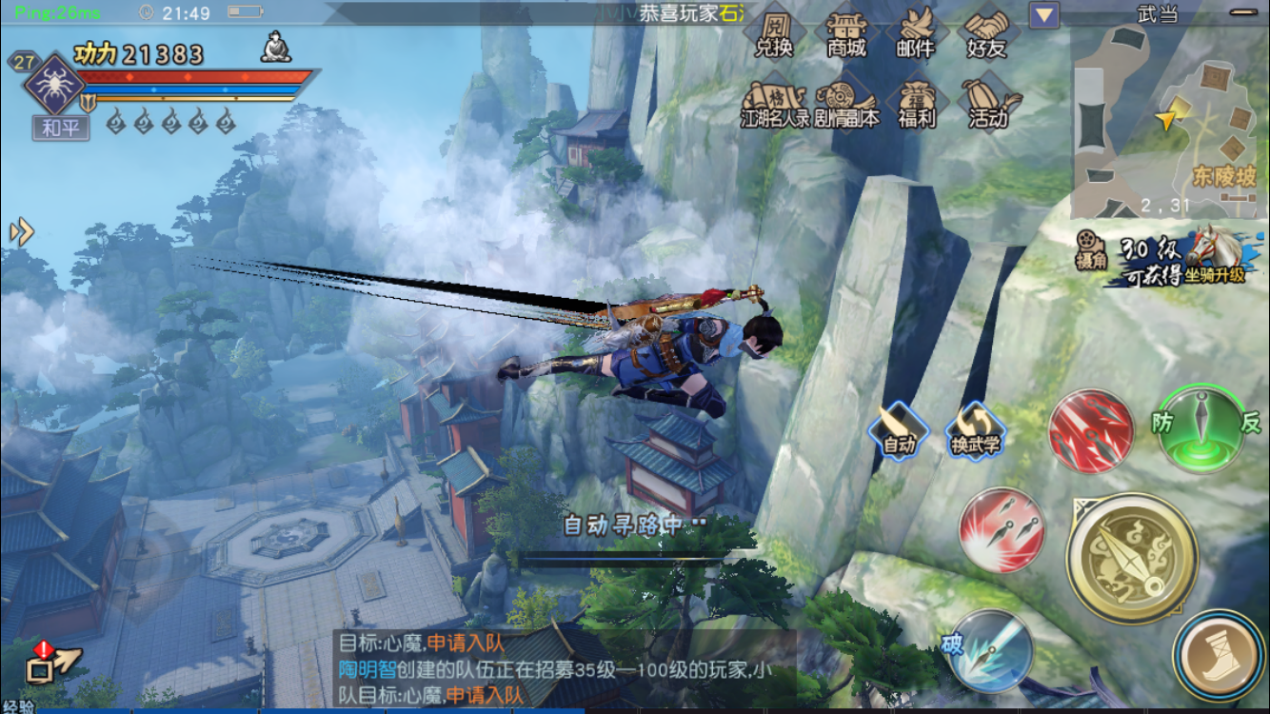This screenshot has height=714, width=1270.
Task: Use the 破 break skill
Action: coord(988,651)
